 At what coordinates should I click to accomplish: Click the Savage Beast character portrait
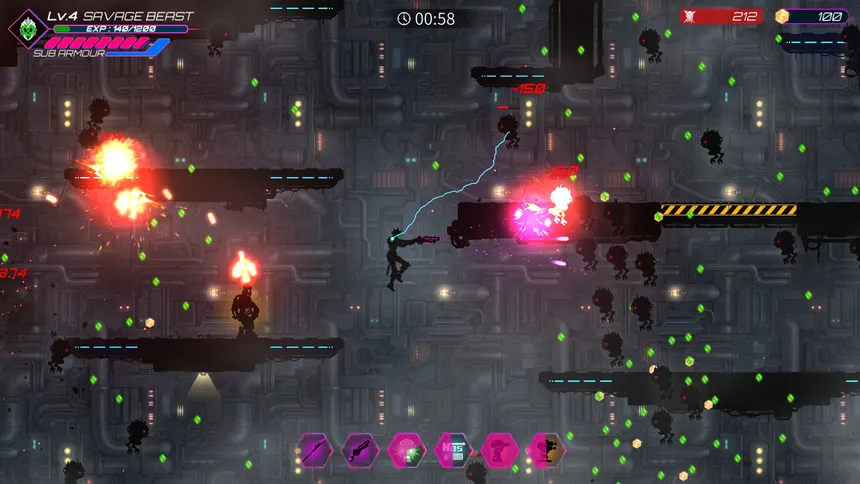(x=27, y=27)
